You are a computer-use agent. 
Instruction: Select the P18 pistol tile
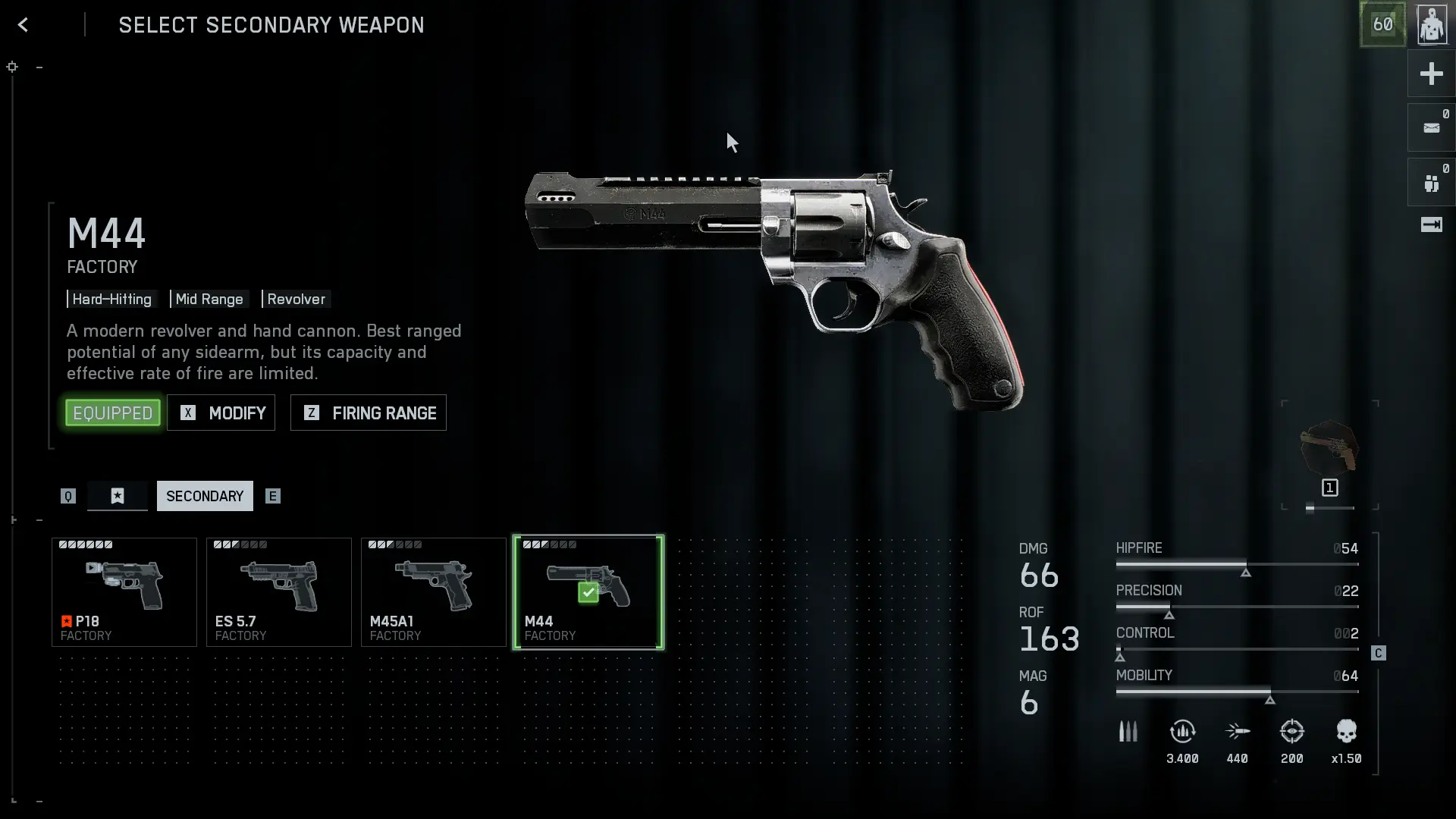coord(124,592)
